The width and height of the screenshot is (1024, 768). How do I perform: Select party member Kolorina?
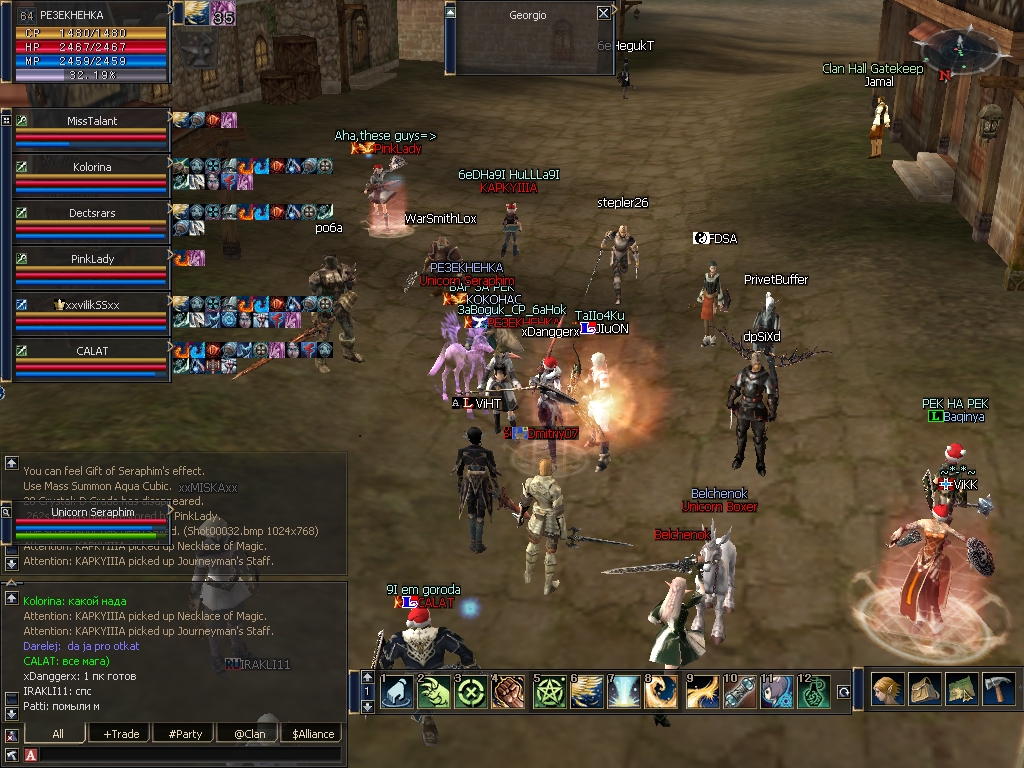click(x=90, y=167)
